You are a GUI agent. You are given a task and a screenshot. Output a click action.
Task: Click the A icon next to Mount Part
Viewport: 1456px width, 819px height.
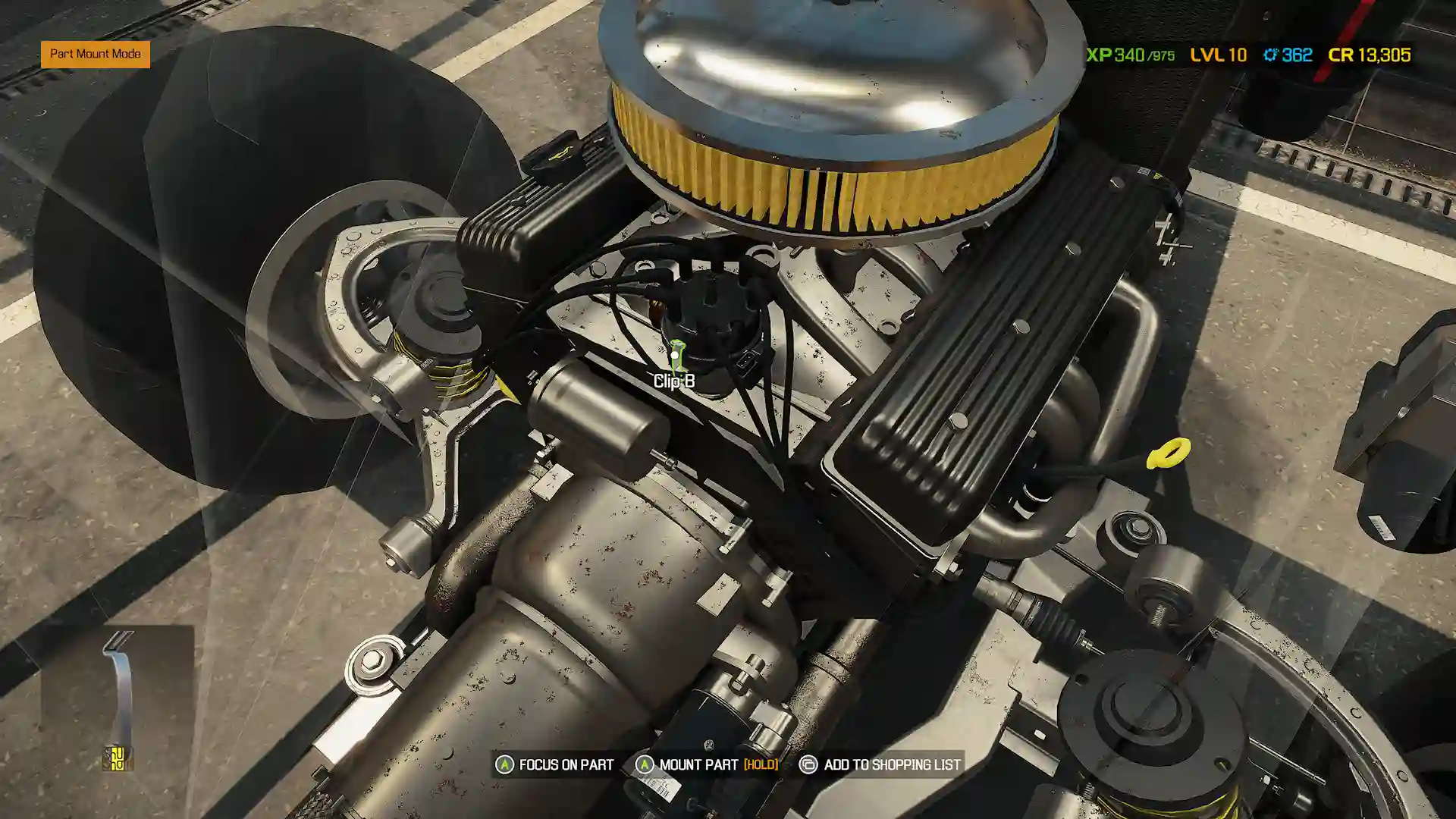click(x=645, y=764)
